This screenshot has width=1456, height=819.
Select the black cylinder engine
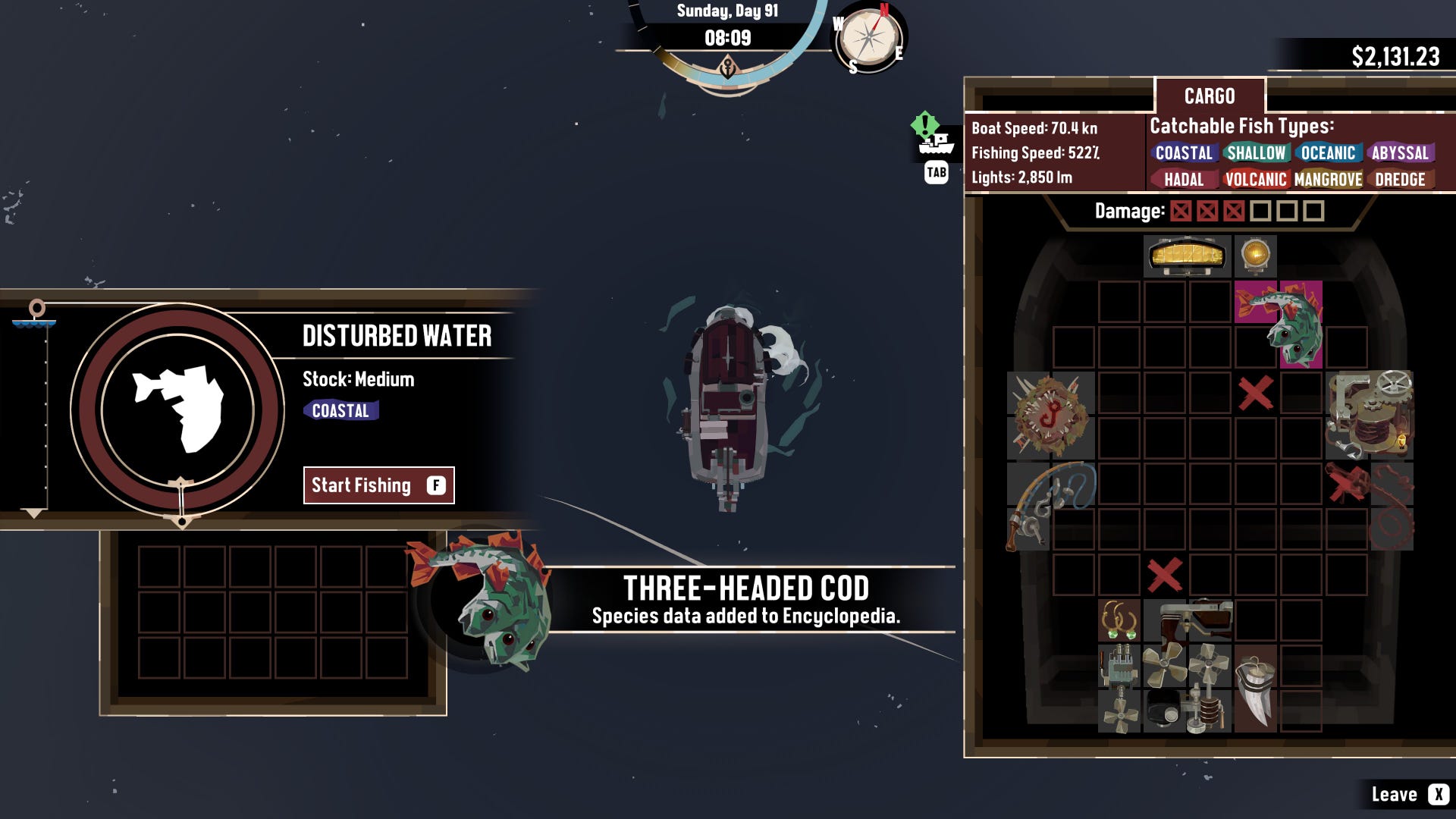(1163, 710)
